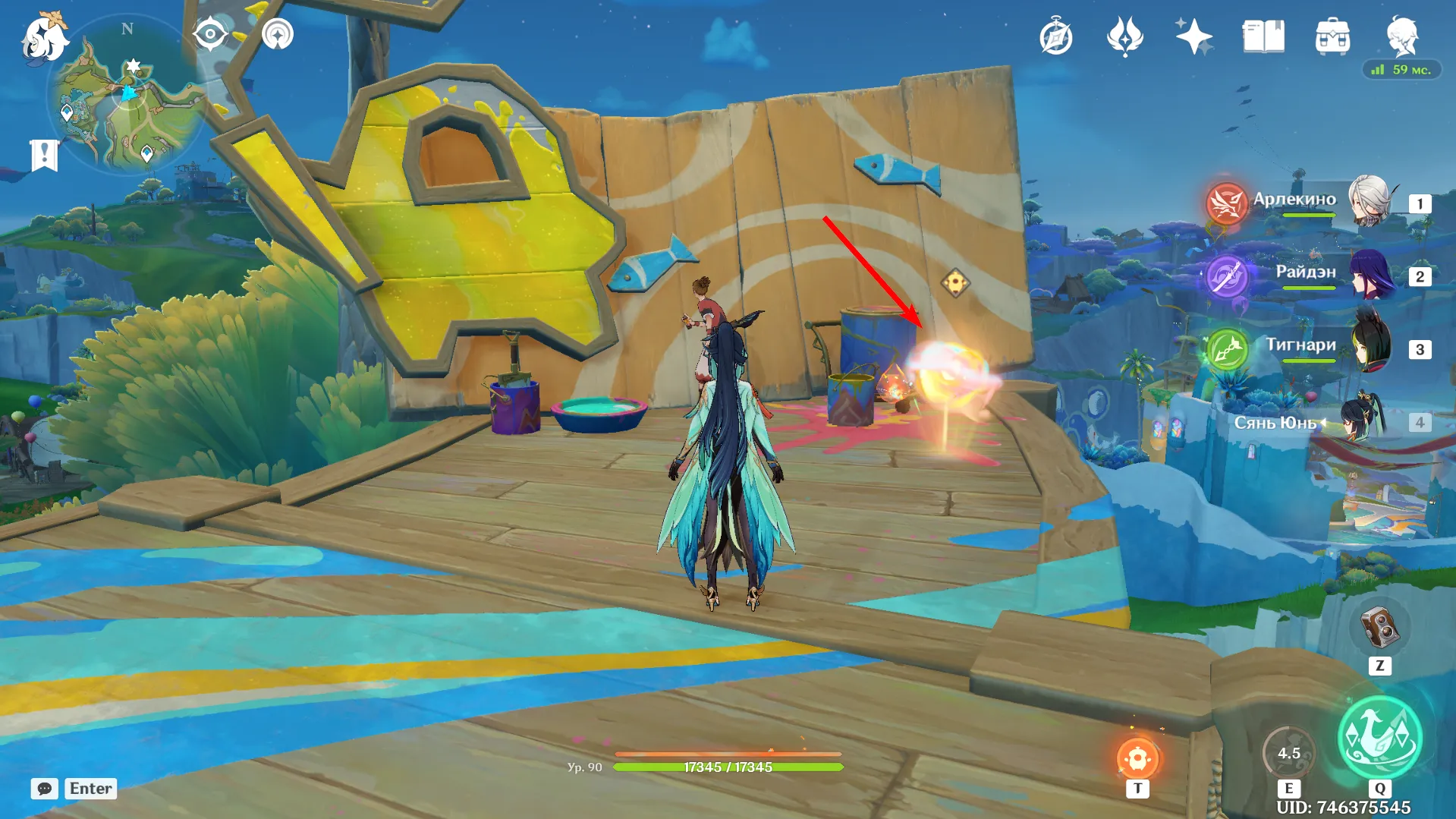
Task: Use the camera gadget icon
Action: point(1379,628)
